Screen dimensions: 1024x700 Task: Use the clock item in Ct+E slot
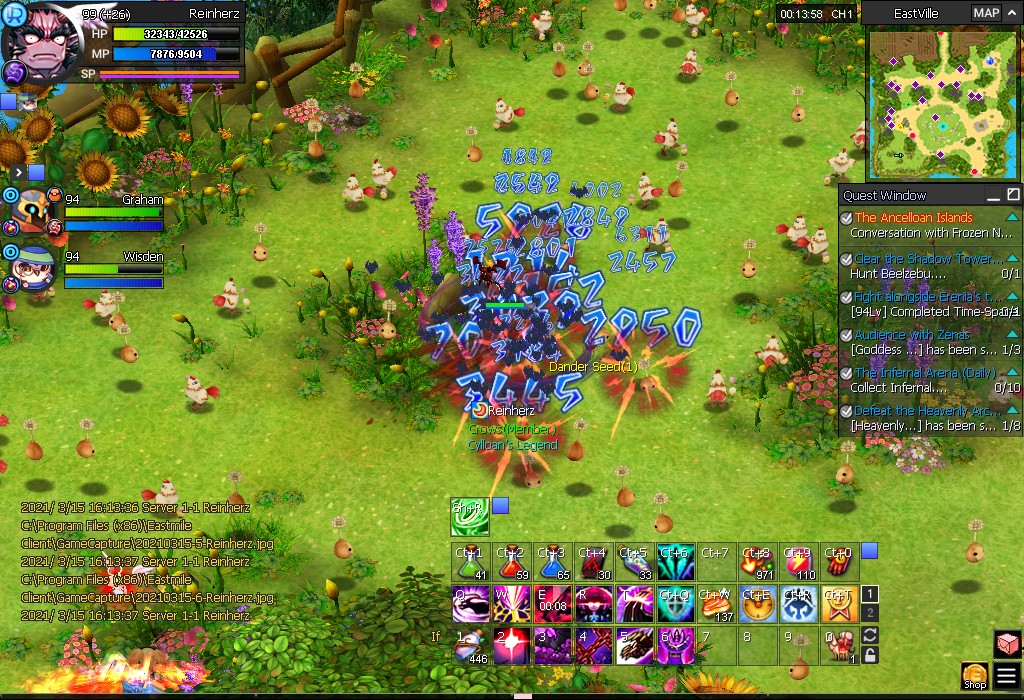(x=757, y=604)
